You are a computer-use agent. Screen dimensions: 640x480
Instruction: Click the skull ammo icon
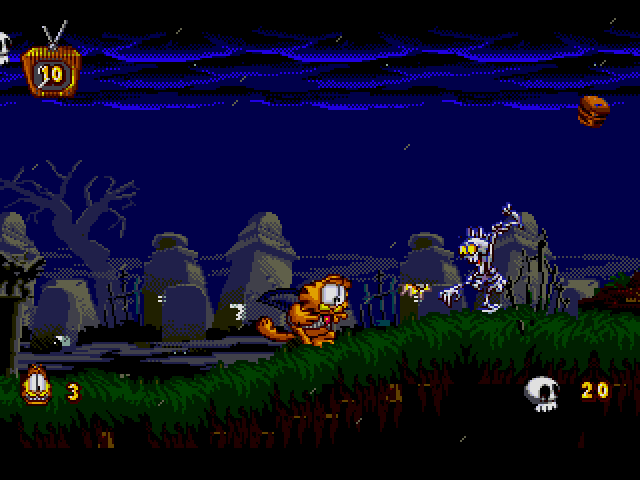[543, 393]
